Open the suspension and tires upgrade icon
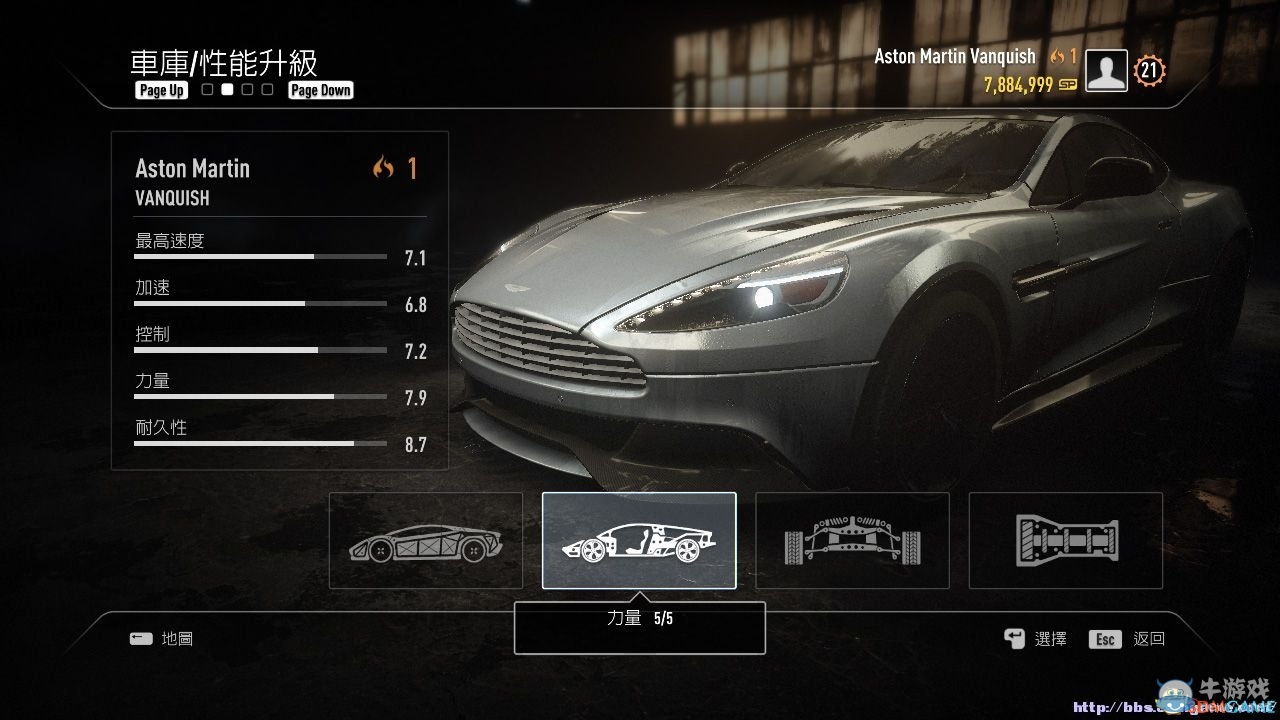Viewport: 1280px width, 720px height. click(x=852, y=540)
